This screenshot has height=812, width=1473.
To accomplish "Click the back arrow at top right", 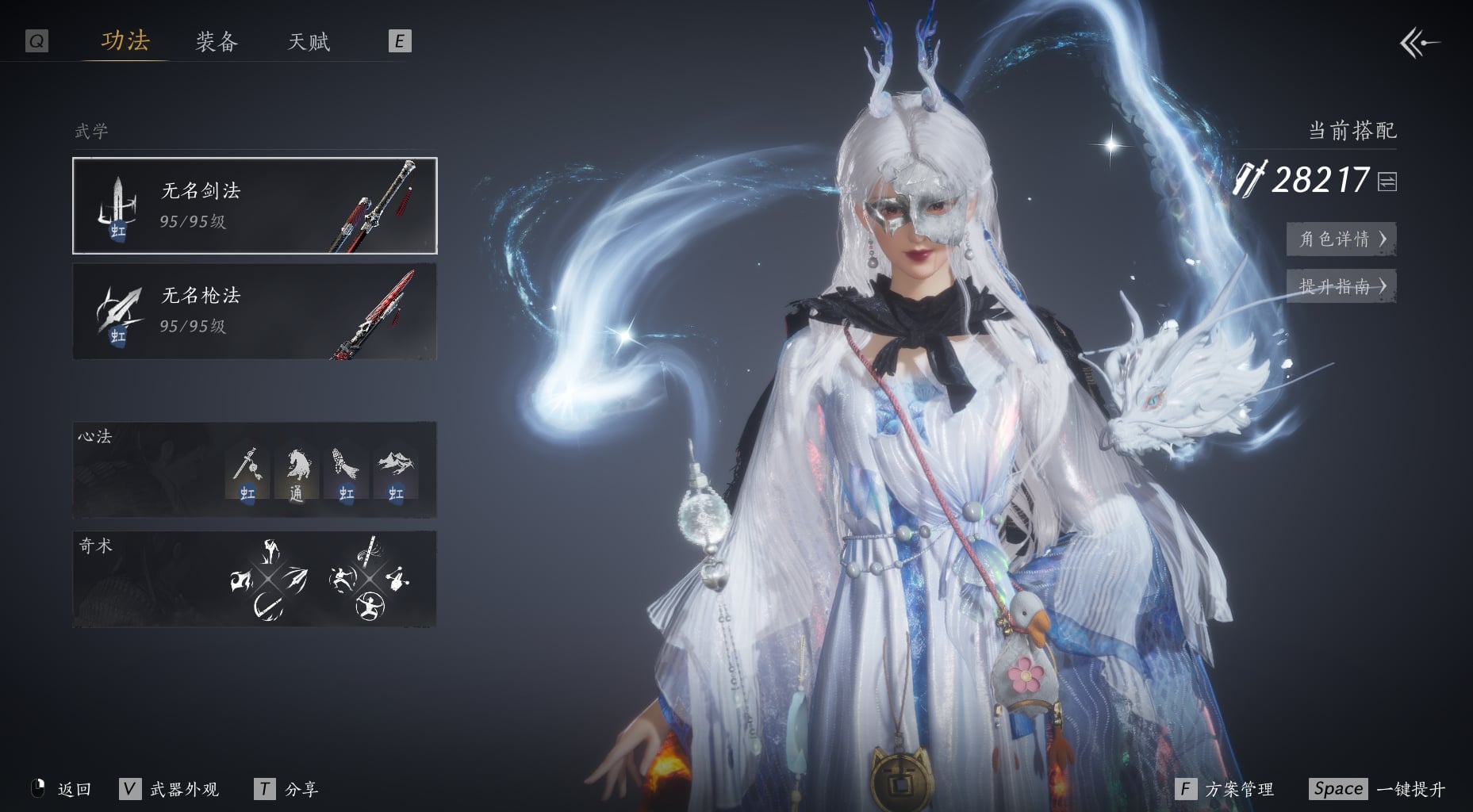I will coord(1419,43).
